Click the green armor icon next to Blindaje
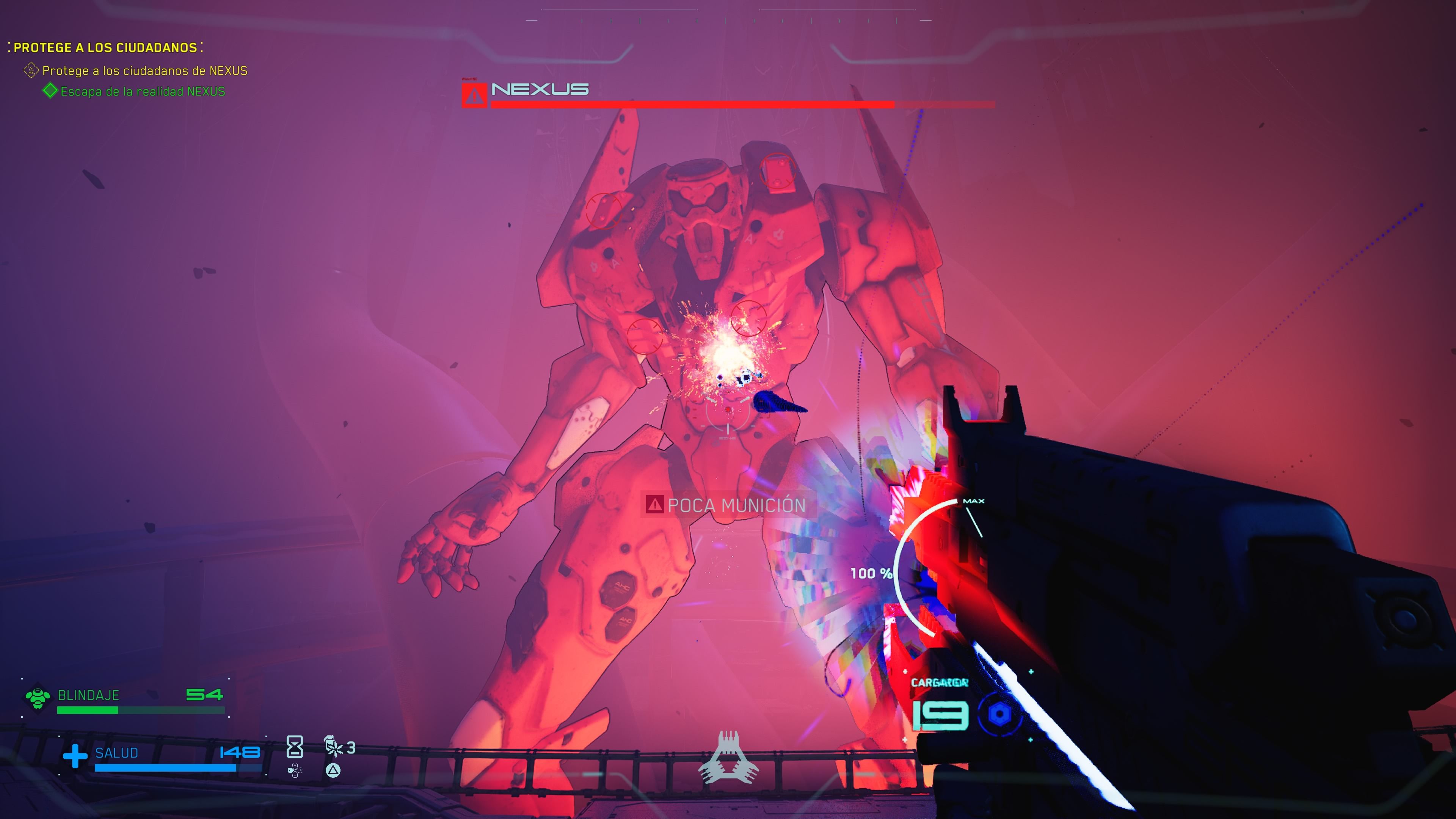 point(38,697)
